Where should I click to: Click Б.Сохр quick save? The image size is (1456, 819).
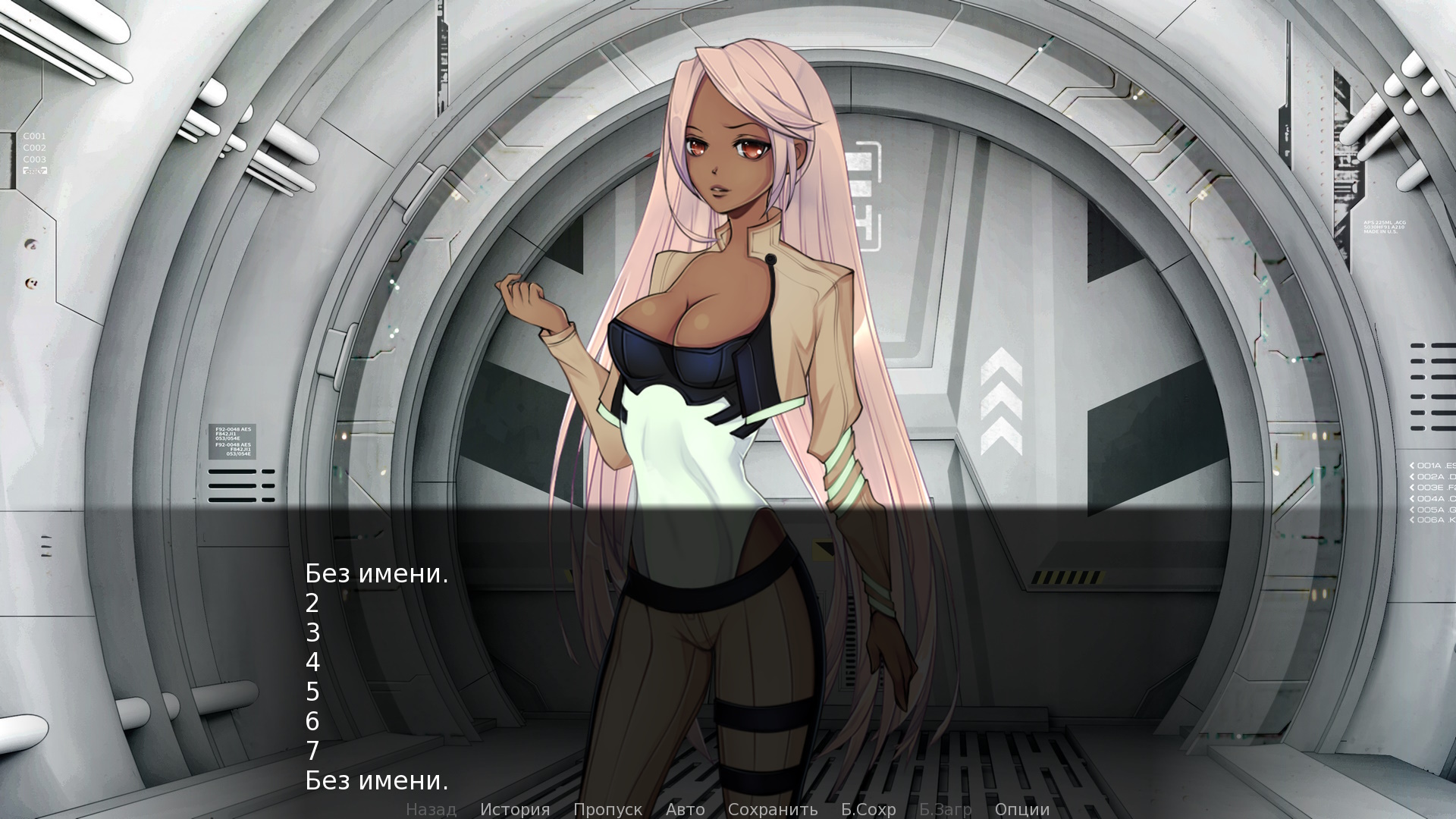coord(868,809)
